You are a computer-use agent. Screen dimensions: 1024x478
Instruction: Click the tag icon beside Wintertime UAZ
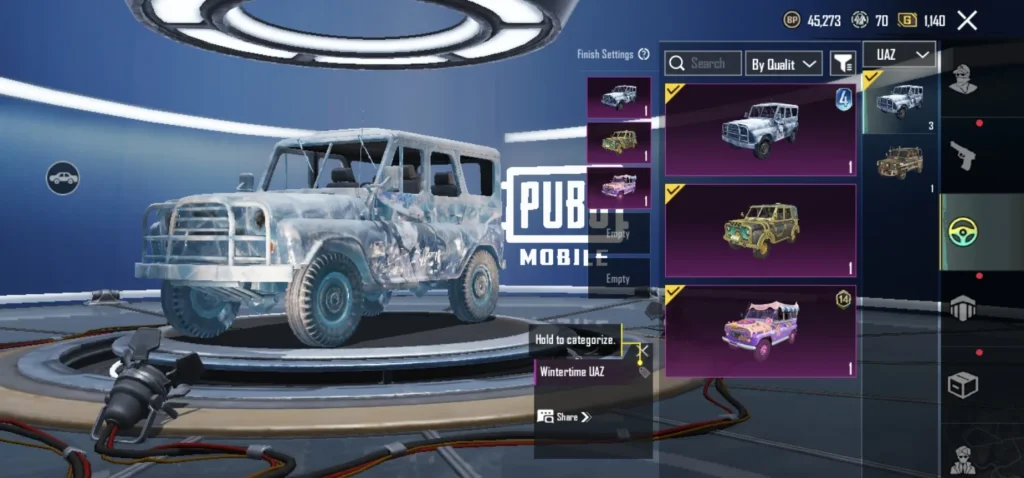pyautogui.click(x=643, y=372)
